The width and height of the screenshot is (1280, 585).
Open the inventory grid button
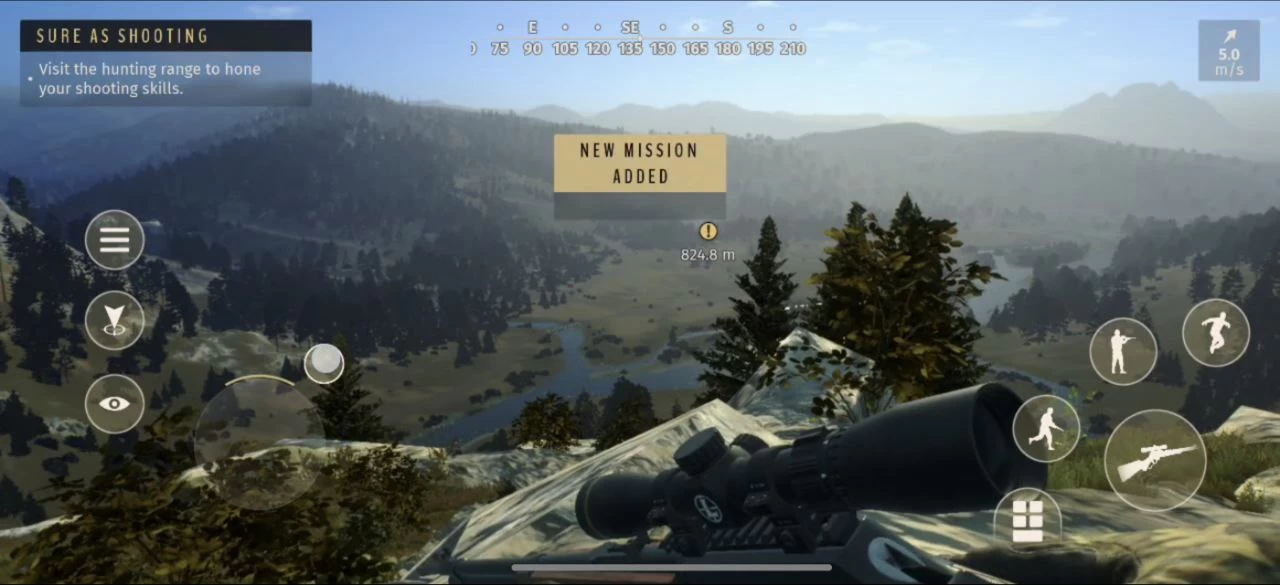pyautogui.click(x=1028, y=521)
